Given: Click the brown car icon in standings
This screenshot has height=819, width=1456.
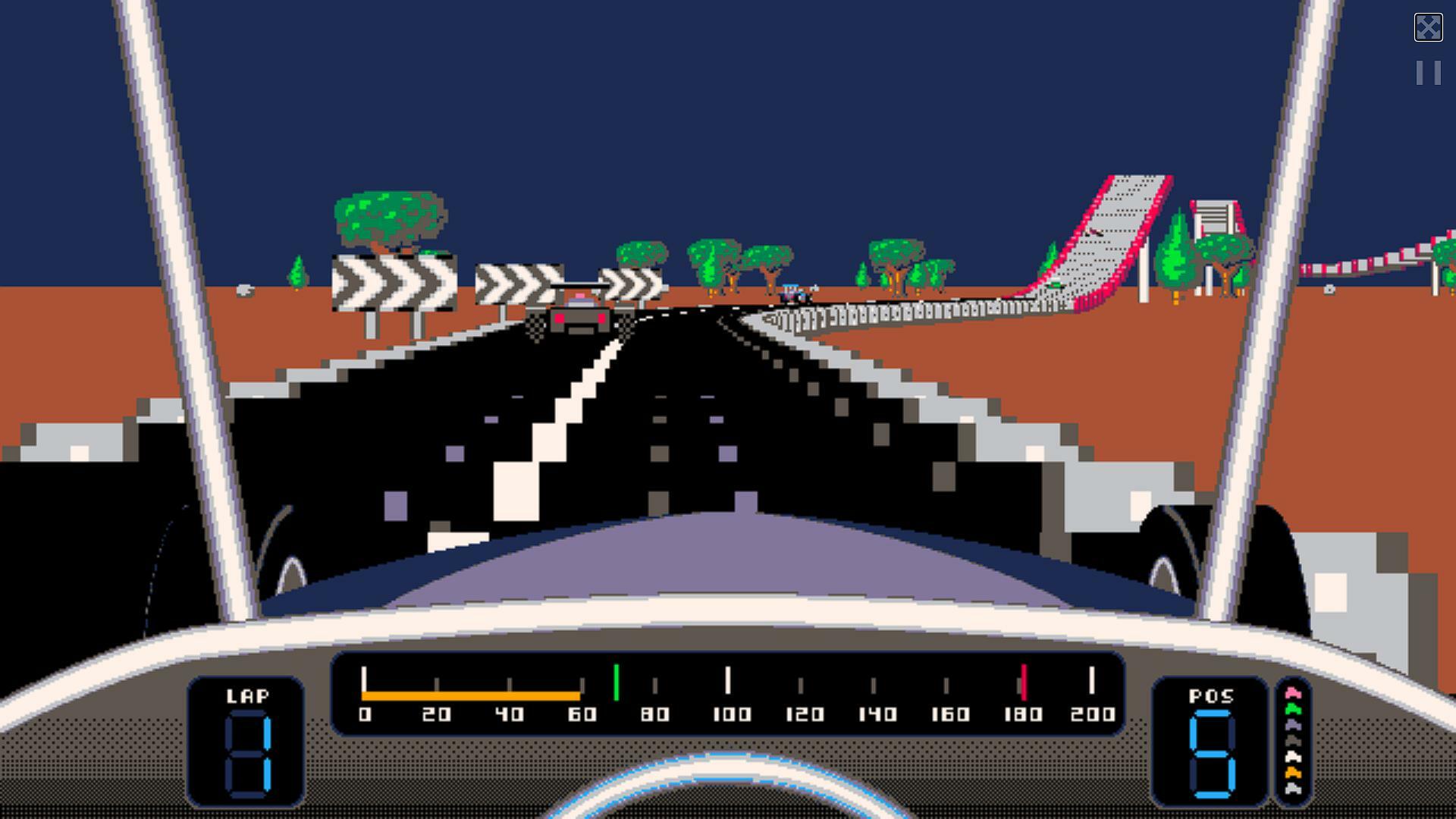Looking at the screenshot, I should (1292, 740).
